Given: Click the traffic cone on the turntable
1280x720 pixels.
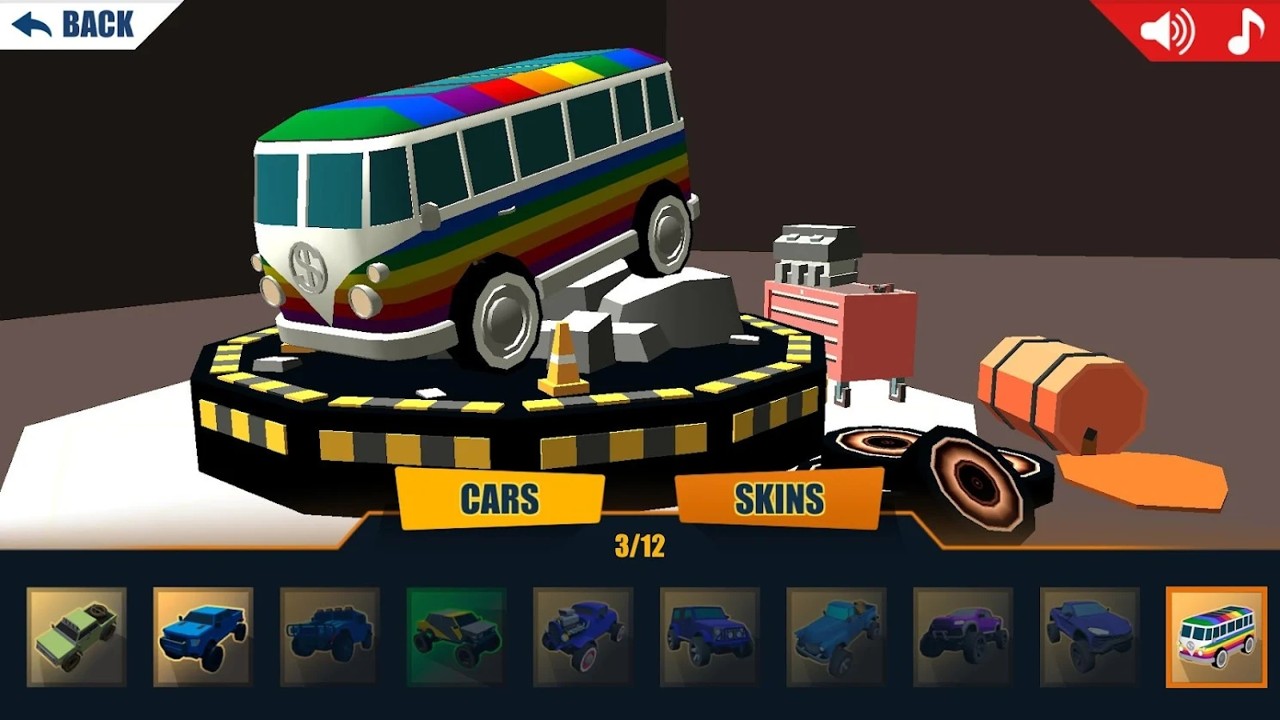Looking at the screenshot, I should [563, 360].
